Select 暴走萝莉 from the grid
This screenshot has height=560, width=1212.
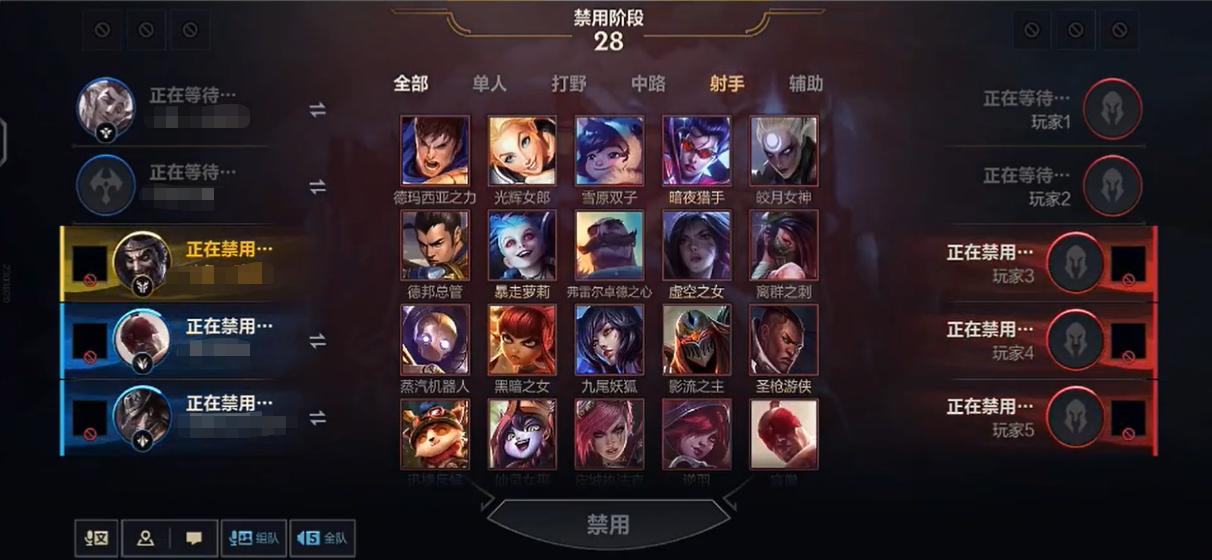coord(522,245)
